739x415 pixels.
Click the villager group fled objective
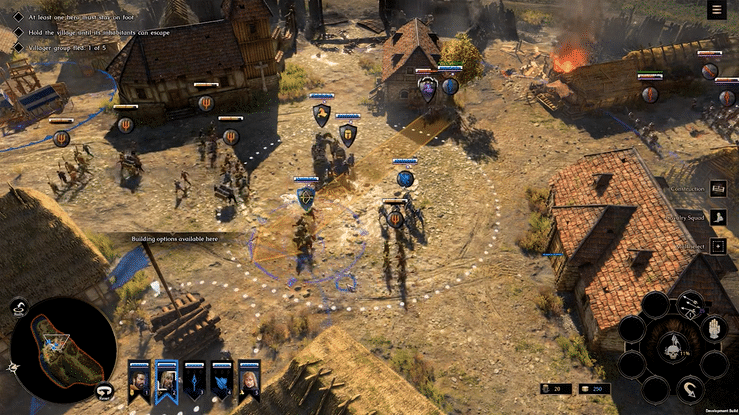pos(60,48)
